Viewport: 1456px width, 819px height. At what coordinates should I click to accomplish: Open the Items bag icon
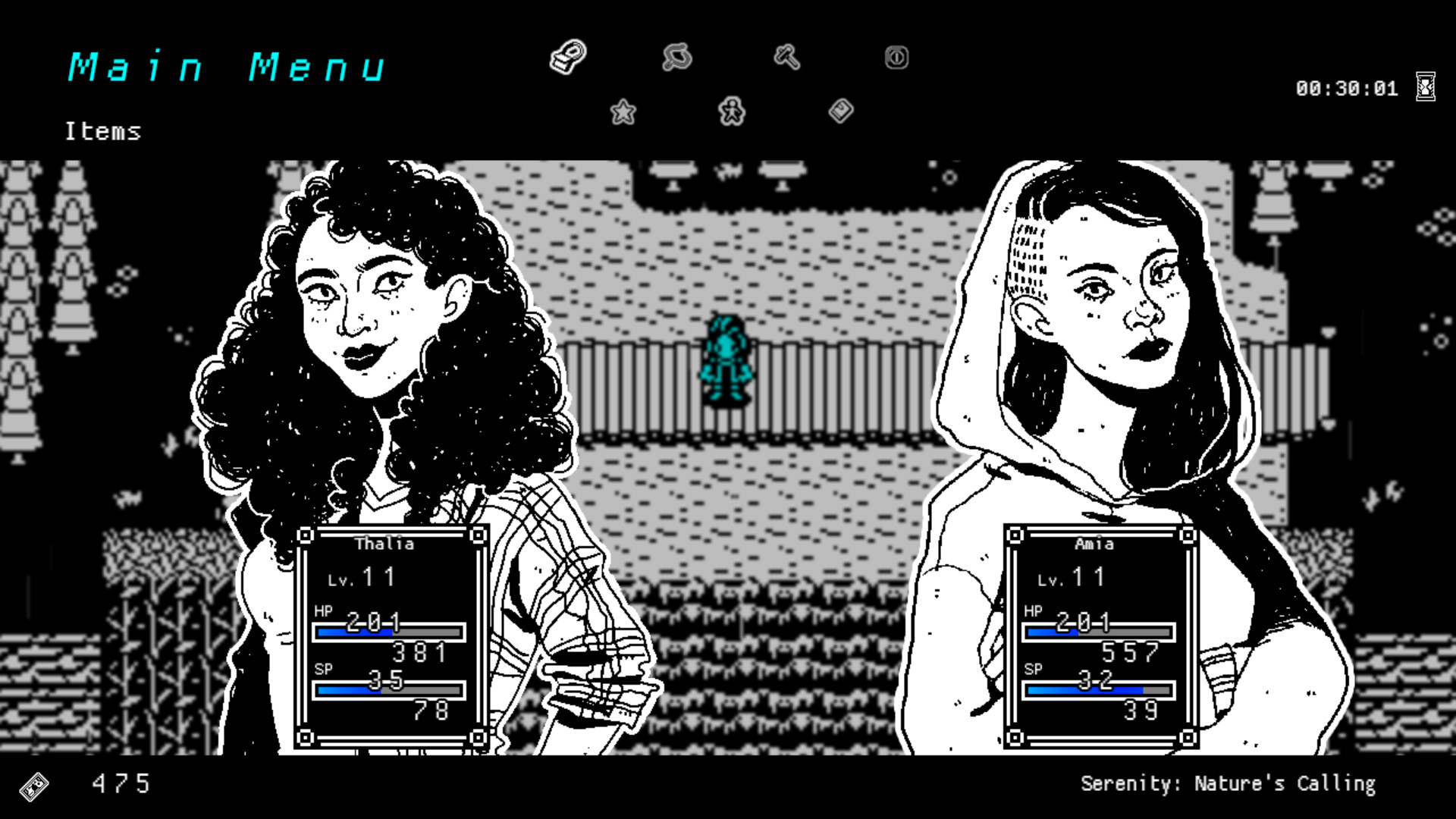(569, 58)
